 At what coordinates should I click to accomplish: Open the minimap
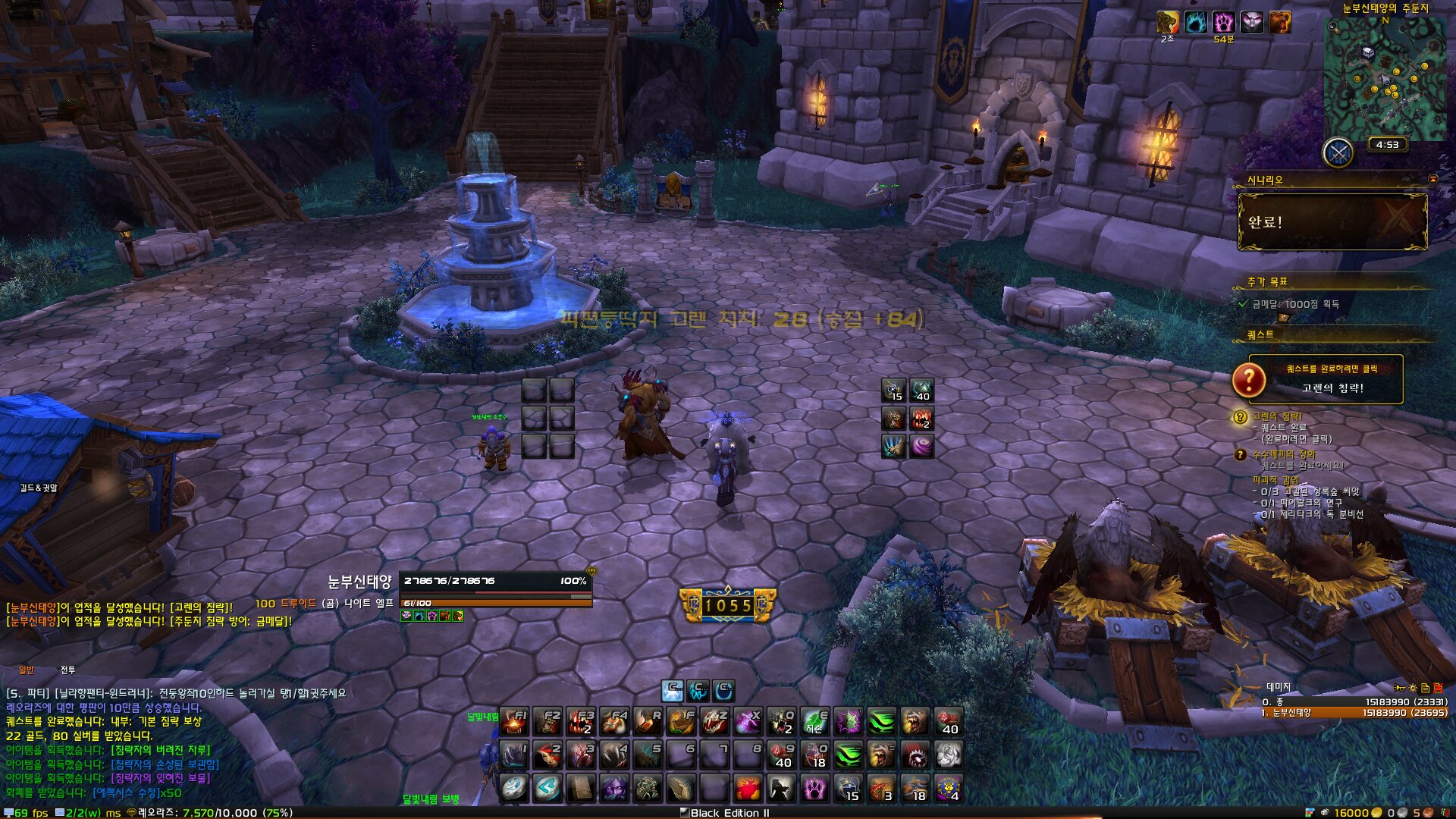tap(1385, 79)
